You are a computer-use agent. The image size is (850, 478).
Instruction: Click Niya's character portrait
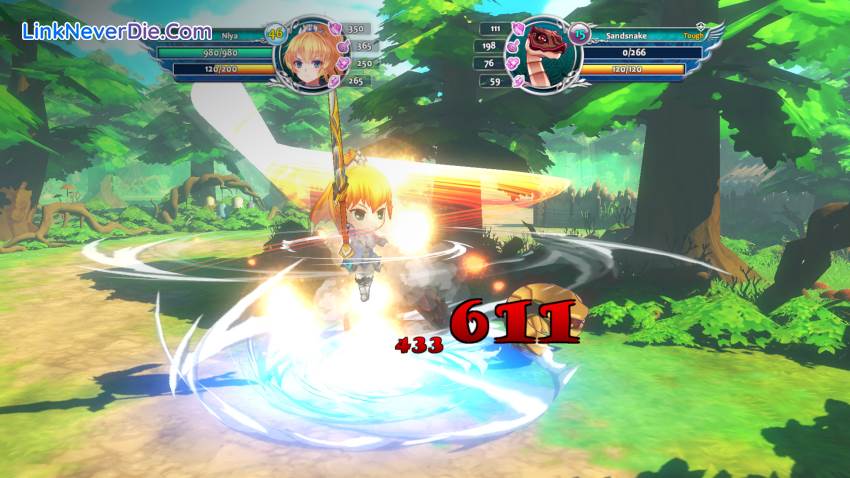(x=307, y=55)
